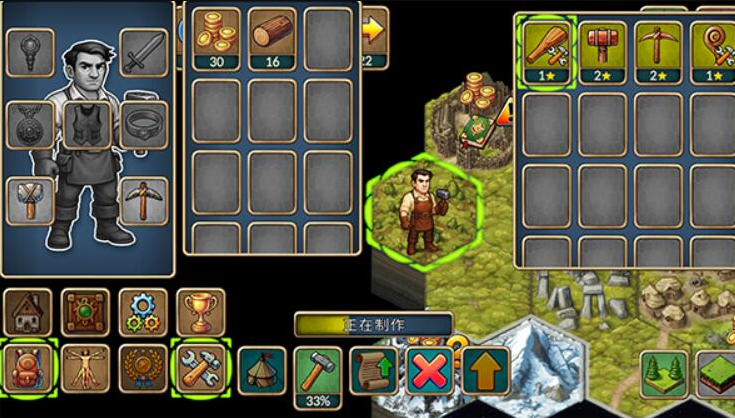Show the trophy achievements screen
Image resolution: width=735 pixels, height=418 pixels.
click(201, 312)
